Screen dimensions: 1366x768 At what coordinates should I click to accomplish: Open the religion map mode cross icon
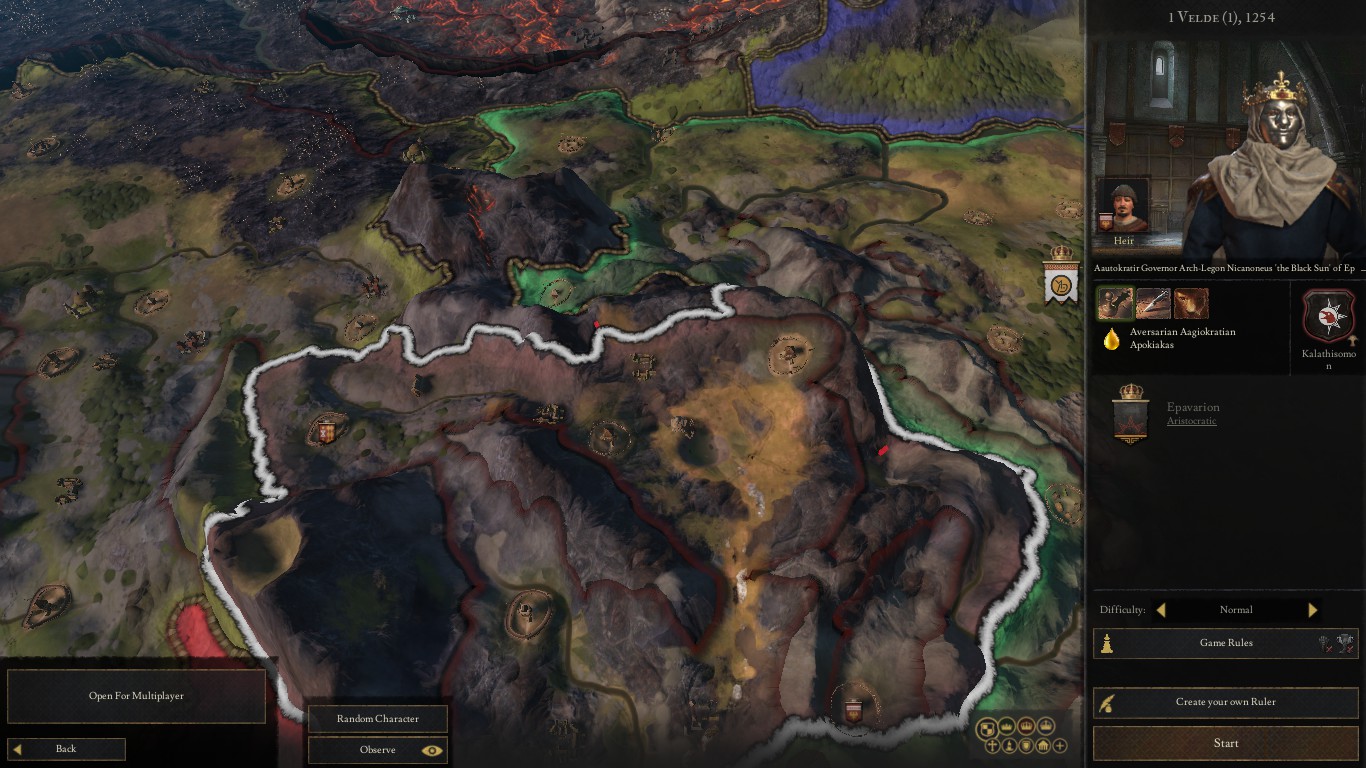point(992,745)
